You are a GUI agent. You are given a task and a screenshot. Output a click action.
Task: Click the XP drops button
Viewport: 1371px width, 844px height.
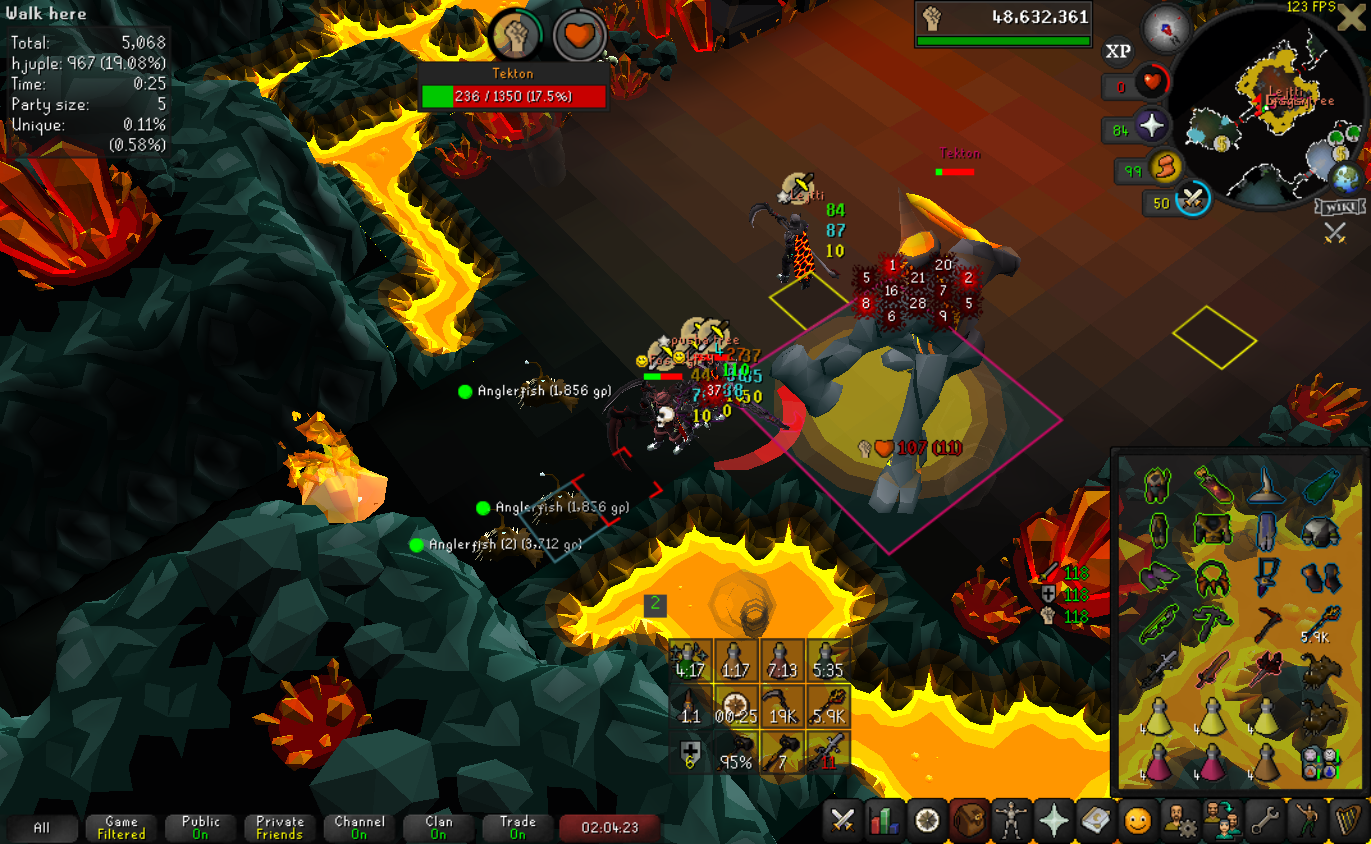(1119, 51)
